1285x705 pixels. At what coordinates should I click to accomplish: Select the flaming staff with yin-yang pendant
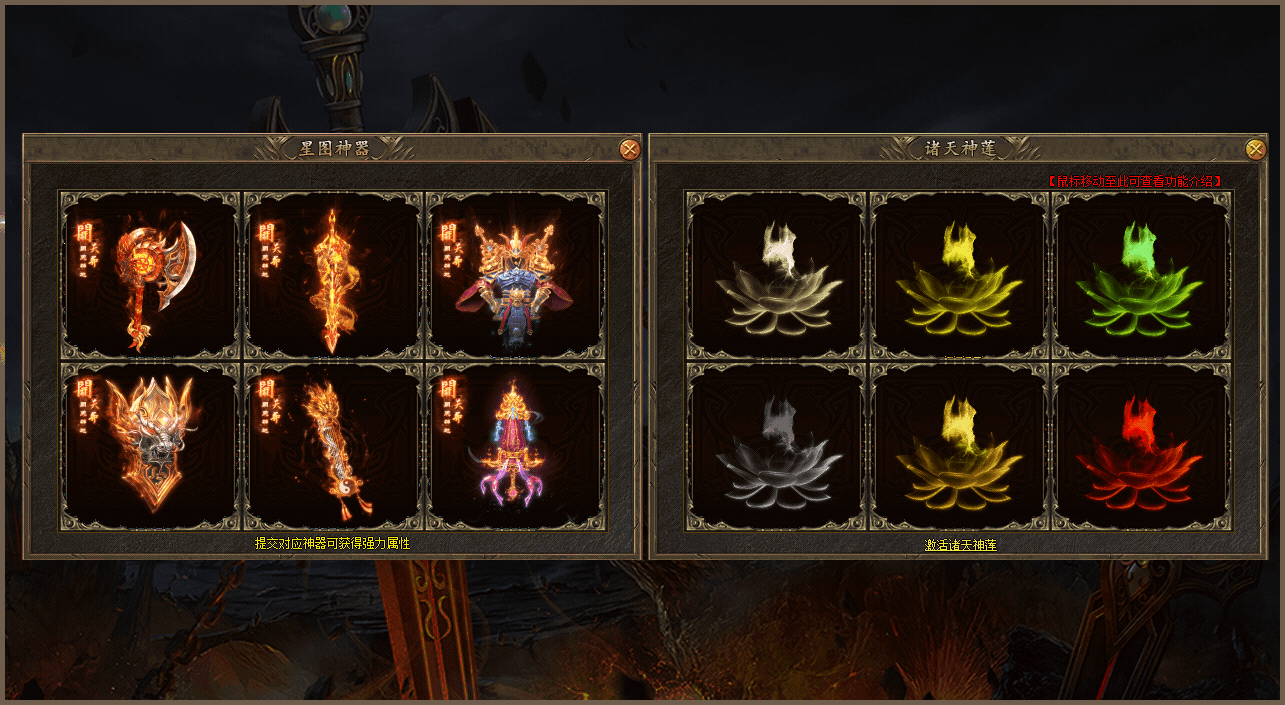[333, 446]
